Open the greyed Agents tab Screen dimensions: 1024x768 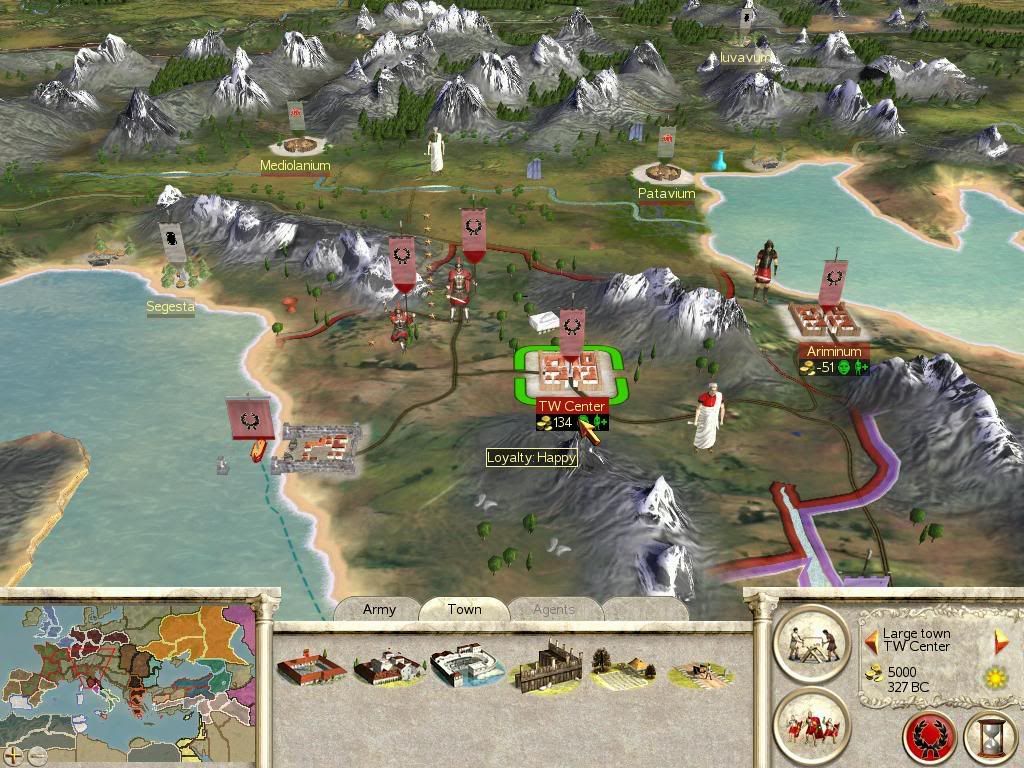tap(553, 609)
